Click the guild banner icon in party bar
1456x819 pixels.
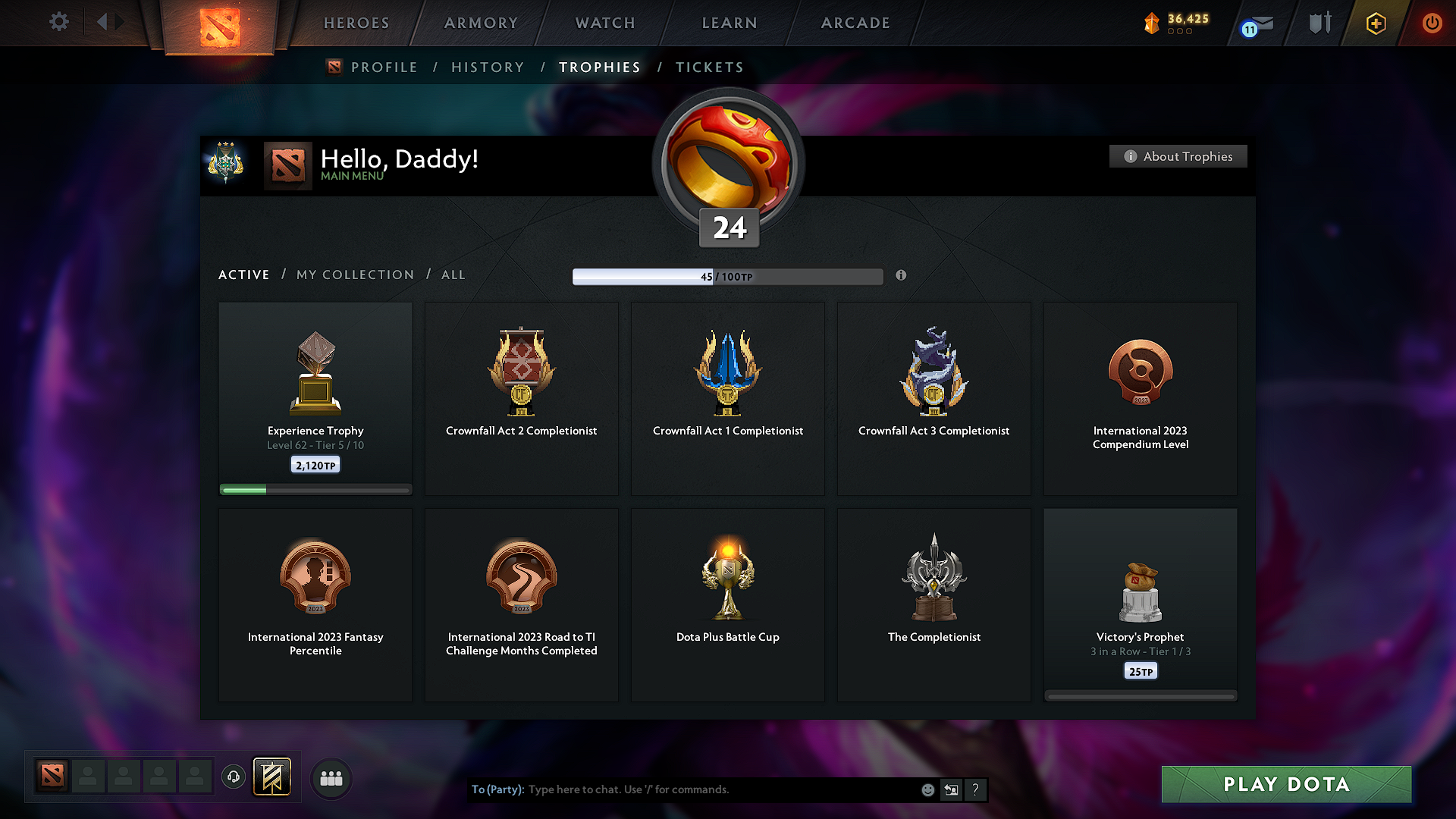(272, 777)
